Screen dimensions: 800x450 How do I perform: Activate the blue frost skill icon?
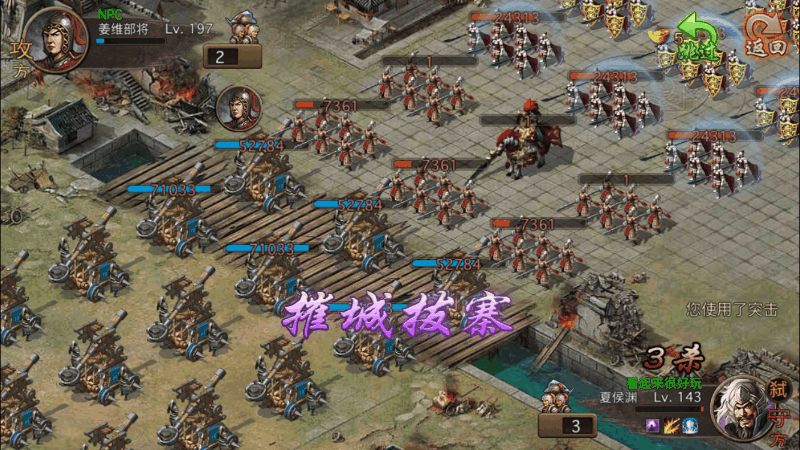click(691, 426)
